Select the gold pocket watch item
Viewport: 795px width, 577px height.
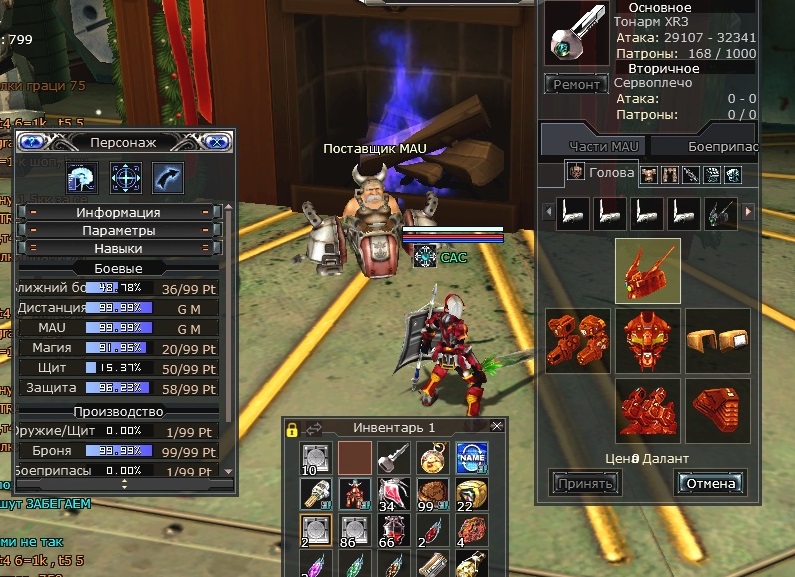coord(431,458)
